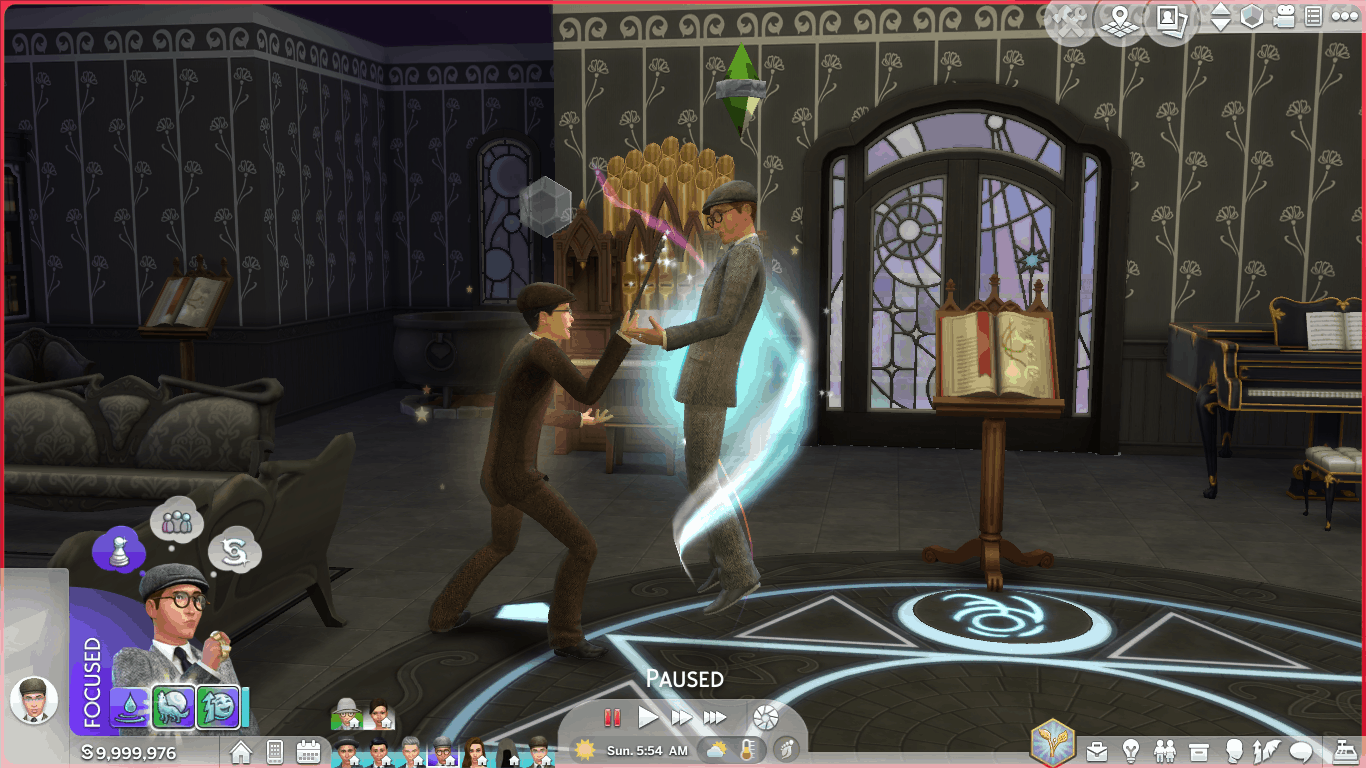Open the weather forecast icon
The image size is (1366, 768).
717,750
